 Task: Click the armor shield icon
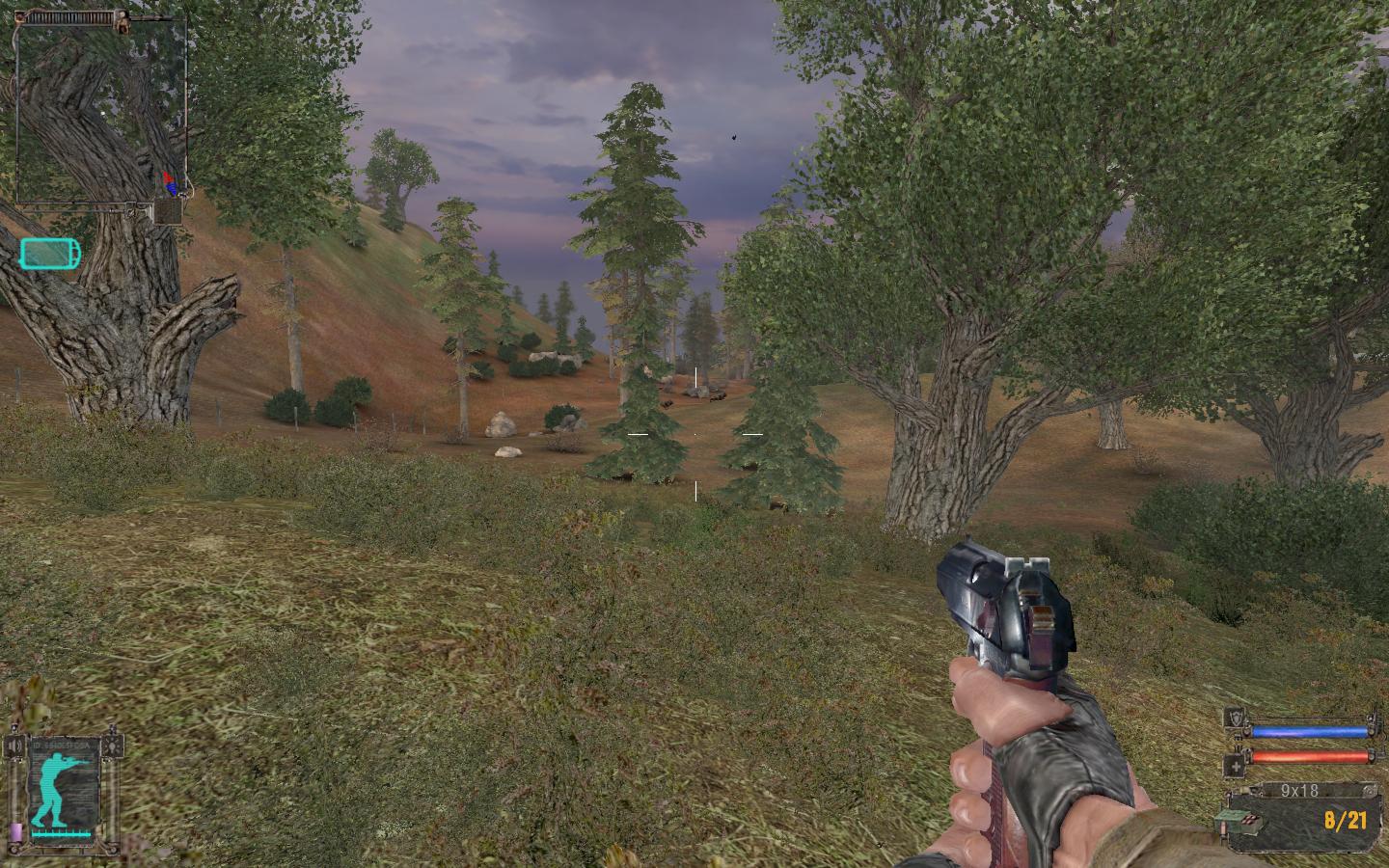pyautogui.click(x=1234, y=718)
